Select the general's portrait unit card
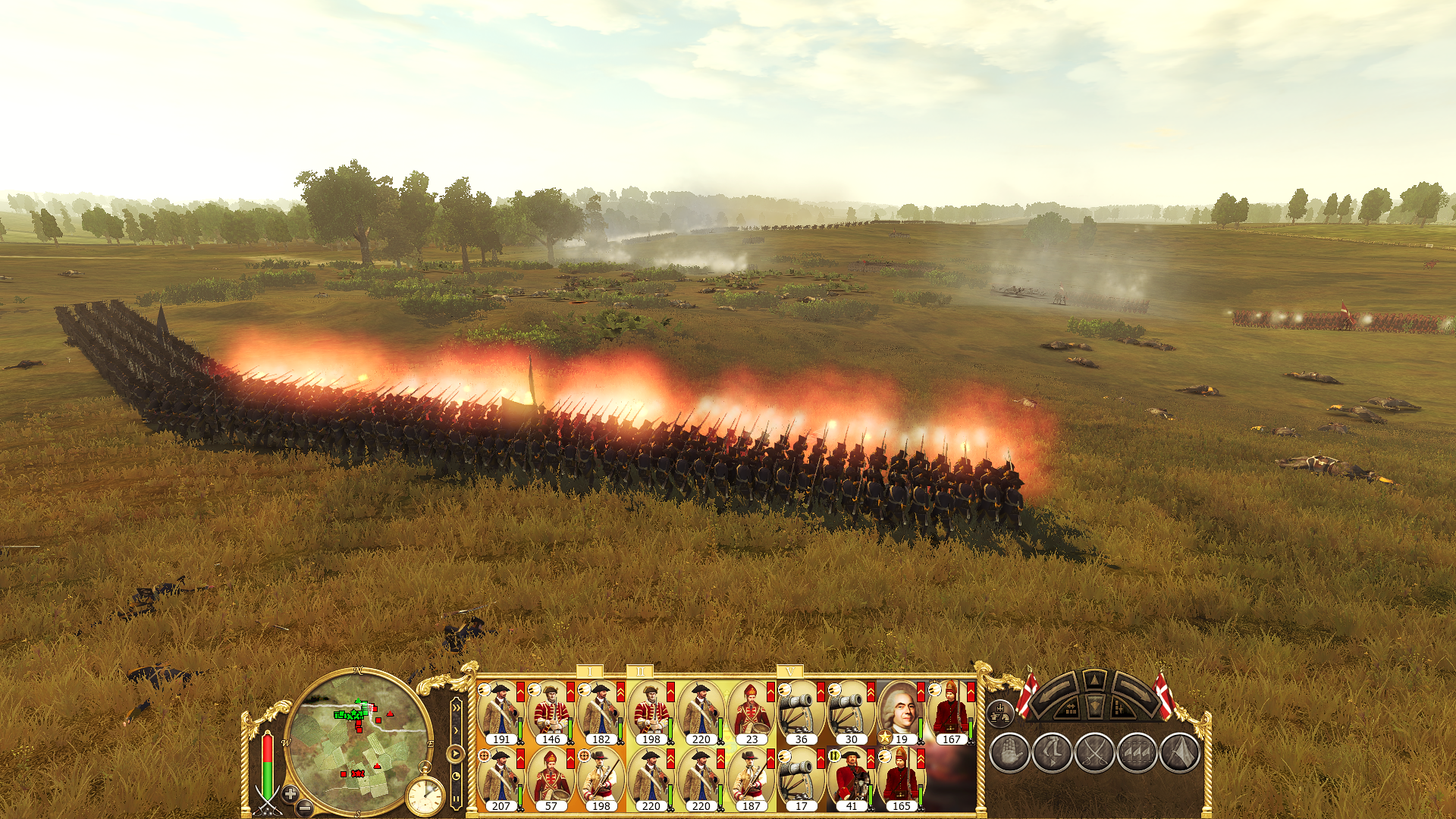The image size is (1456, 819). pos(900,711)
